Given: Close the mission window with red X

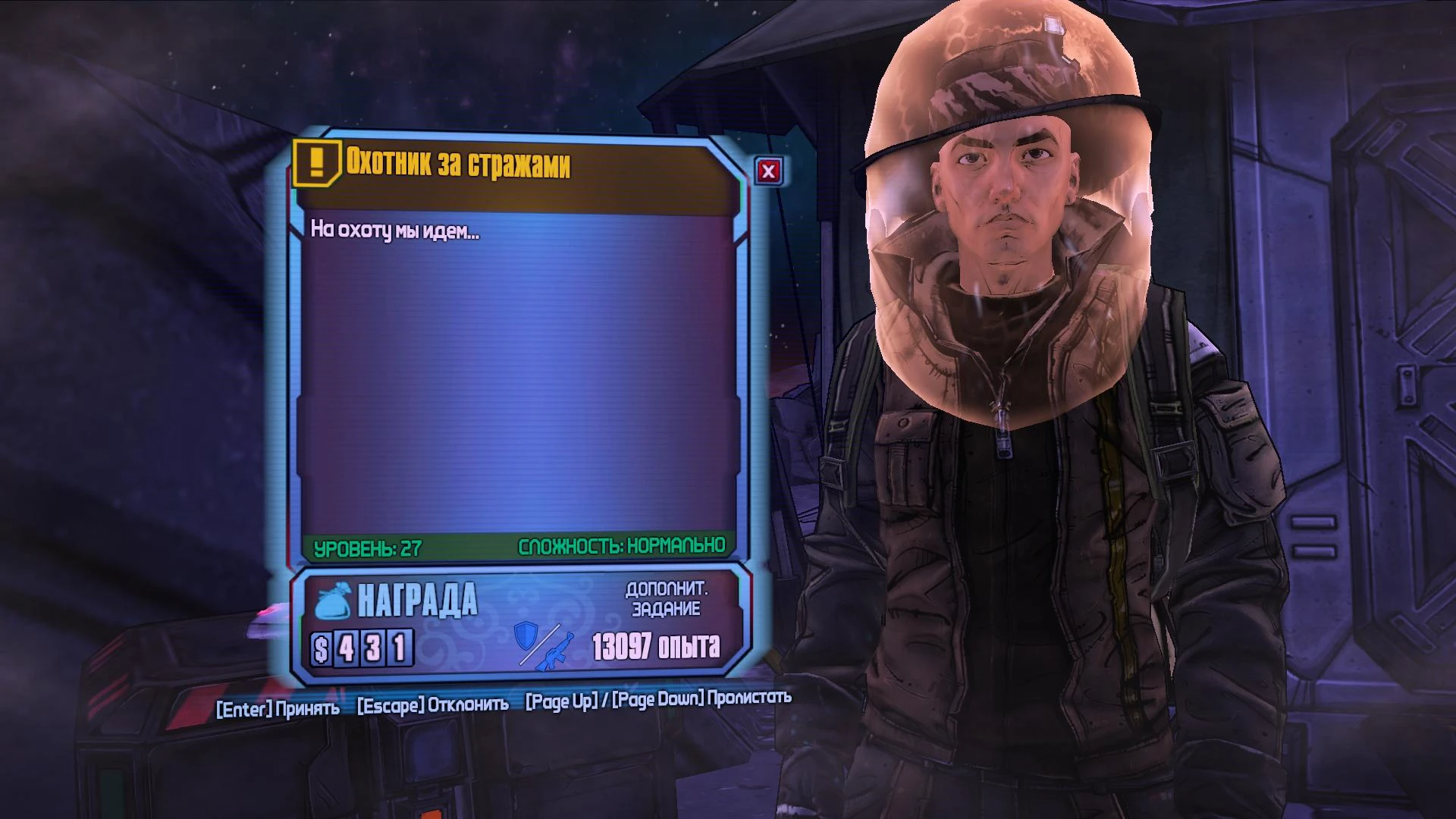Looking at the screenshot, I should [768, 171].
